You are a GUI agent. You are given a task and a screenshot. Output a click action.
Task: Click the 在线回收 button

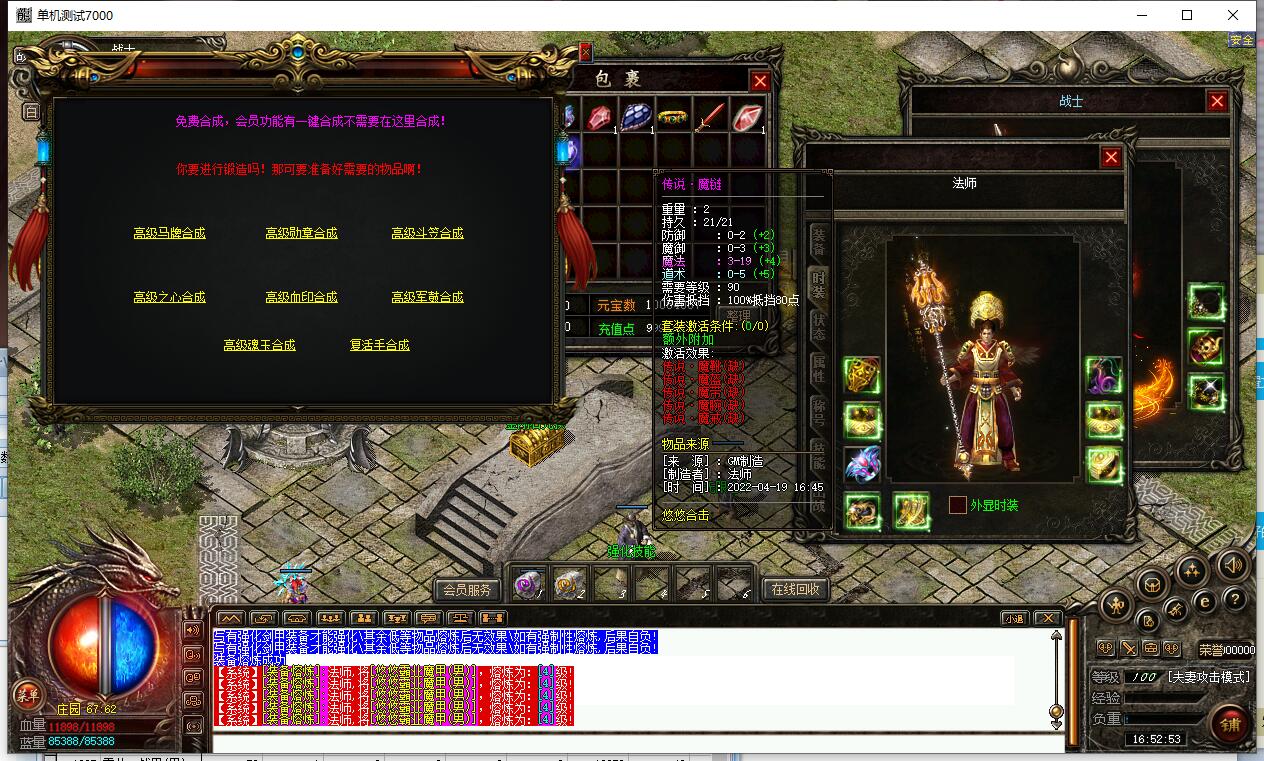[796, 589]
